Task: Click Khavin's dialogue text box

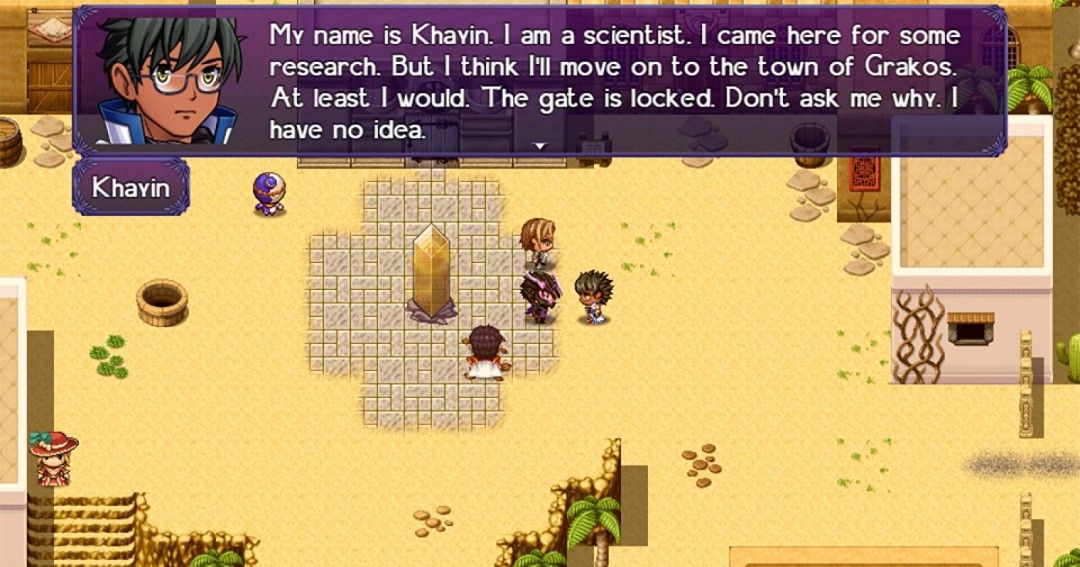Action: [613, 82]
